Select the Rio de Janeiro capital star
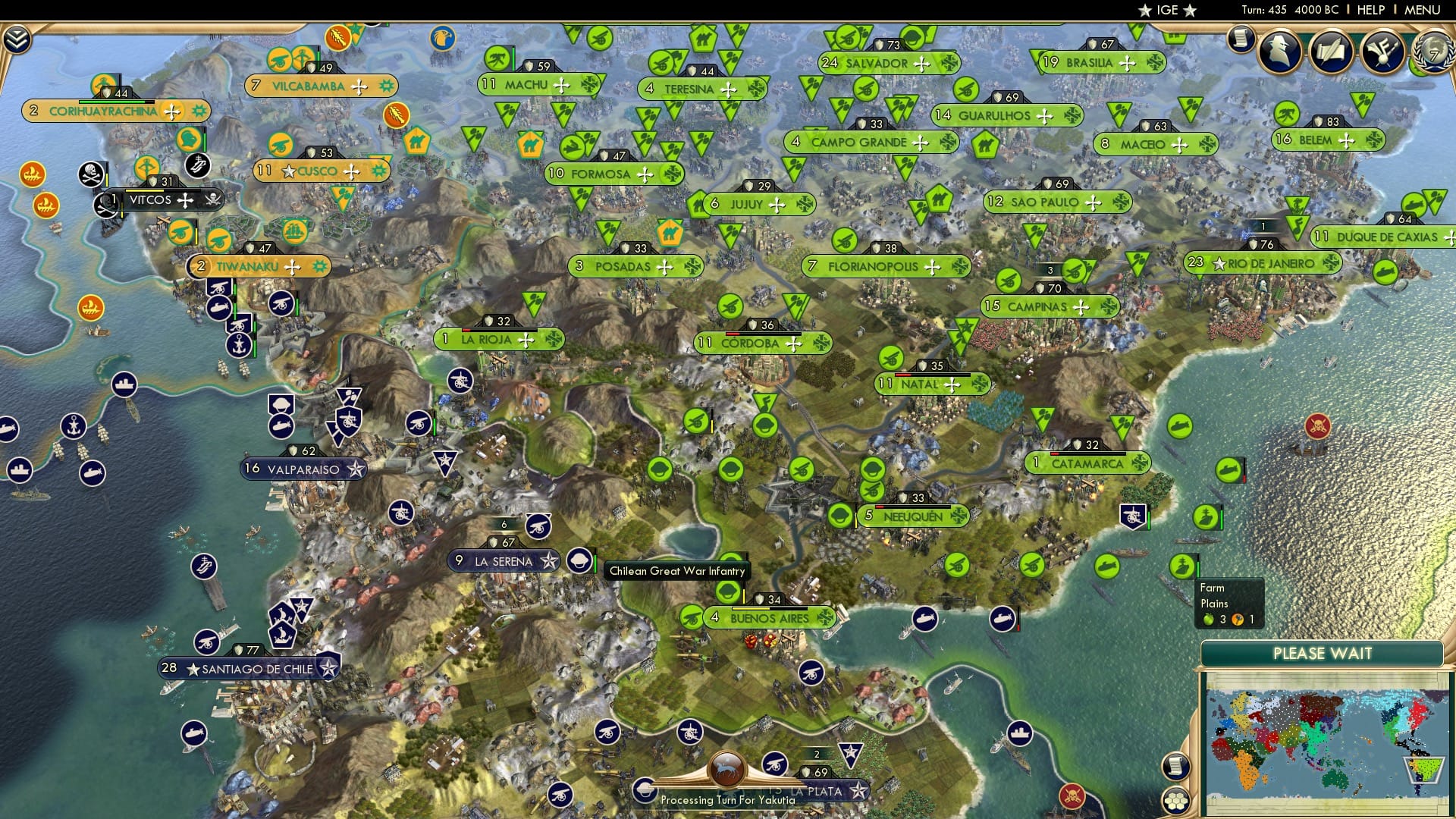Viewport: 1456px width, 819px height. coord(1219,264)
